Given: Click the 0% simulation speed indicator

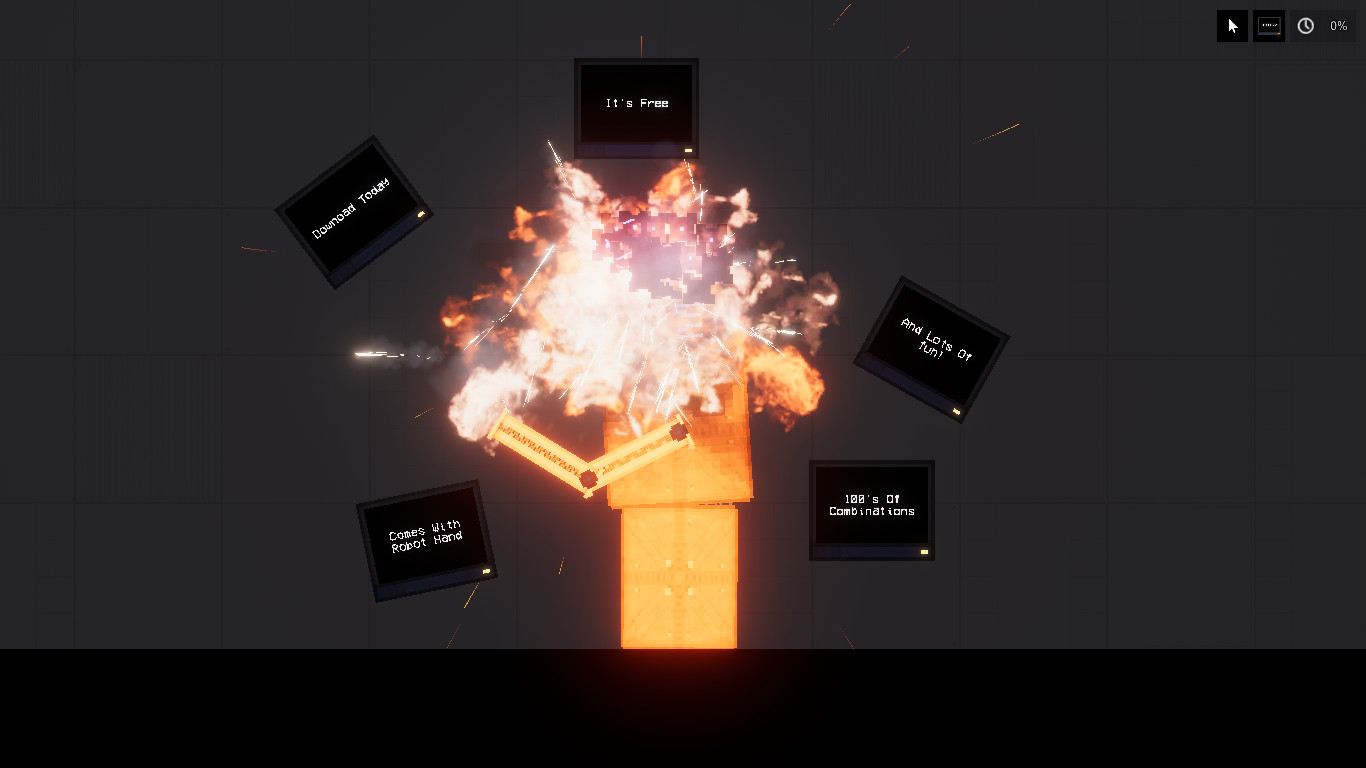Looking at the screenshot, I should pos(1340,26).
